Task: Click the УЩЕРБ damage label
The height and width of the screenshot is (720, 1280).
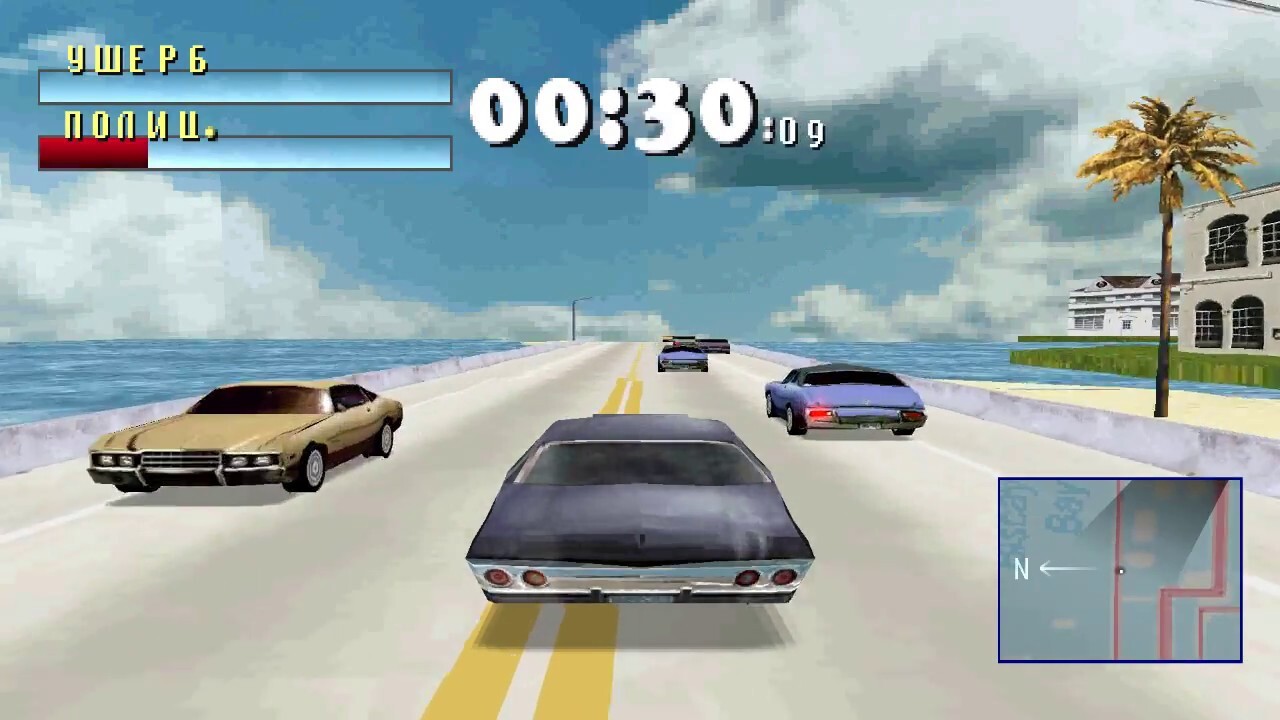Action: coord(136,60)
